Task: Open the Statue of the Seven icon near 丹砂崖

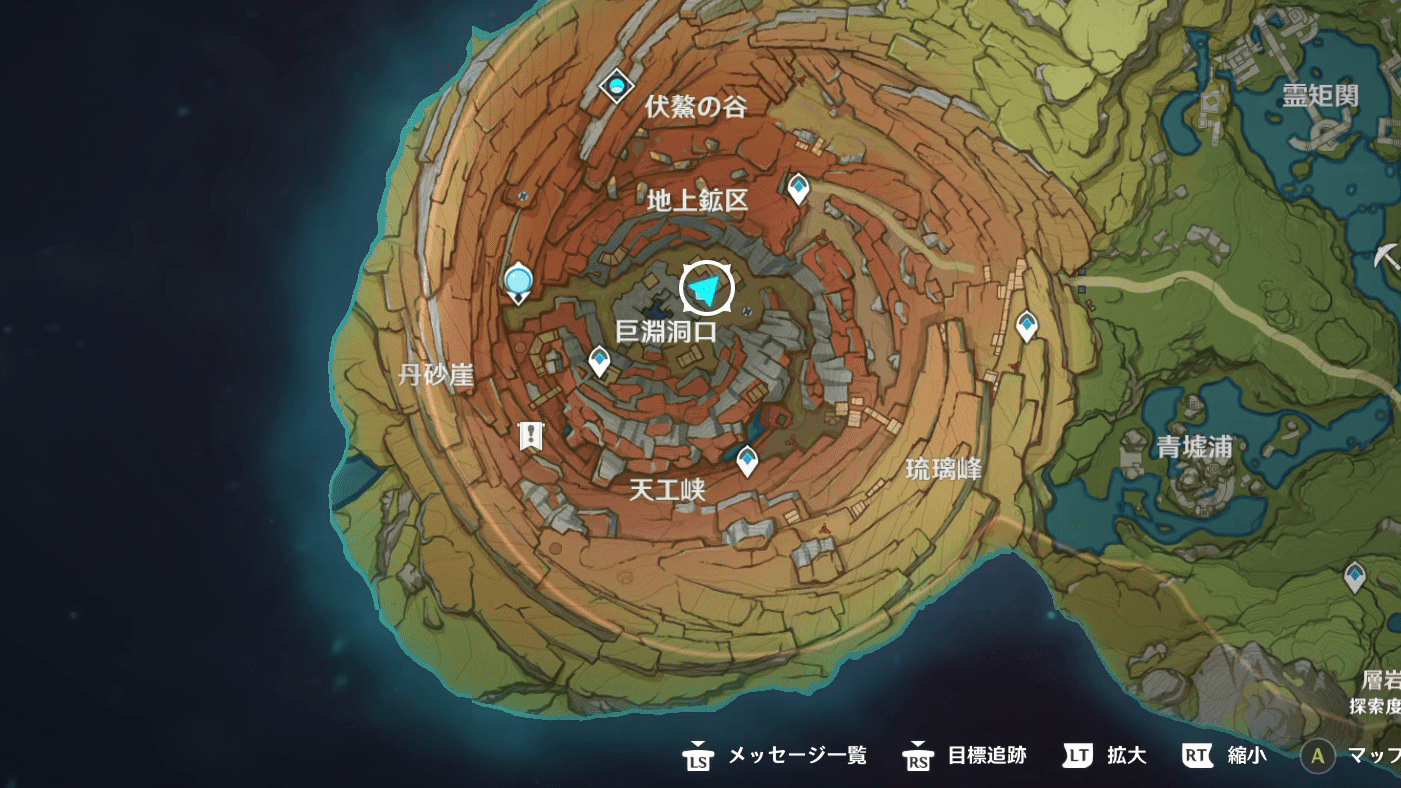Action: point(517,284)
